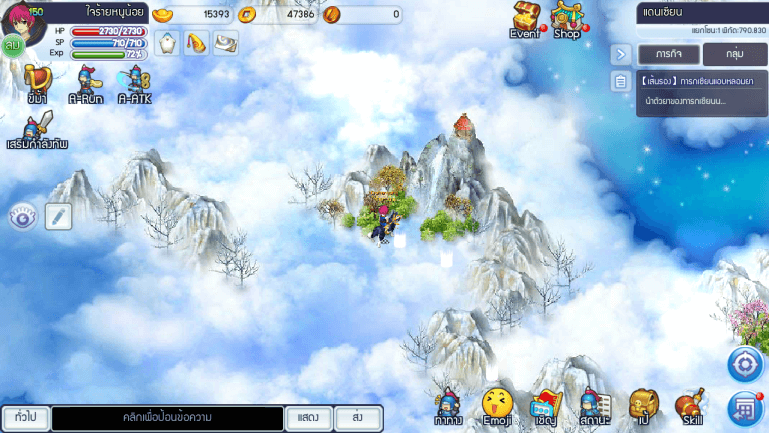Switch to the กลุ่ม group tab

(734, 54)
